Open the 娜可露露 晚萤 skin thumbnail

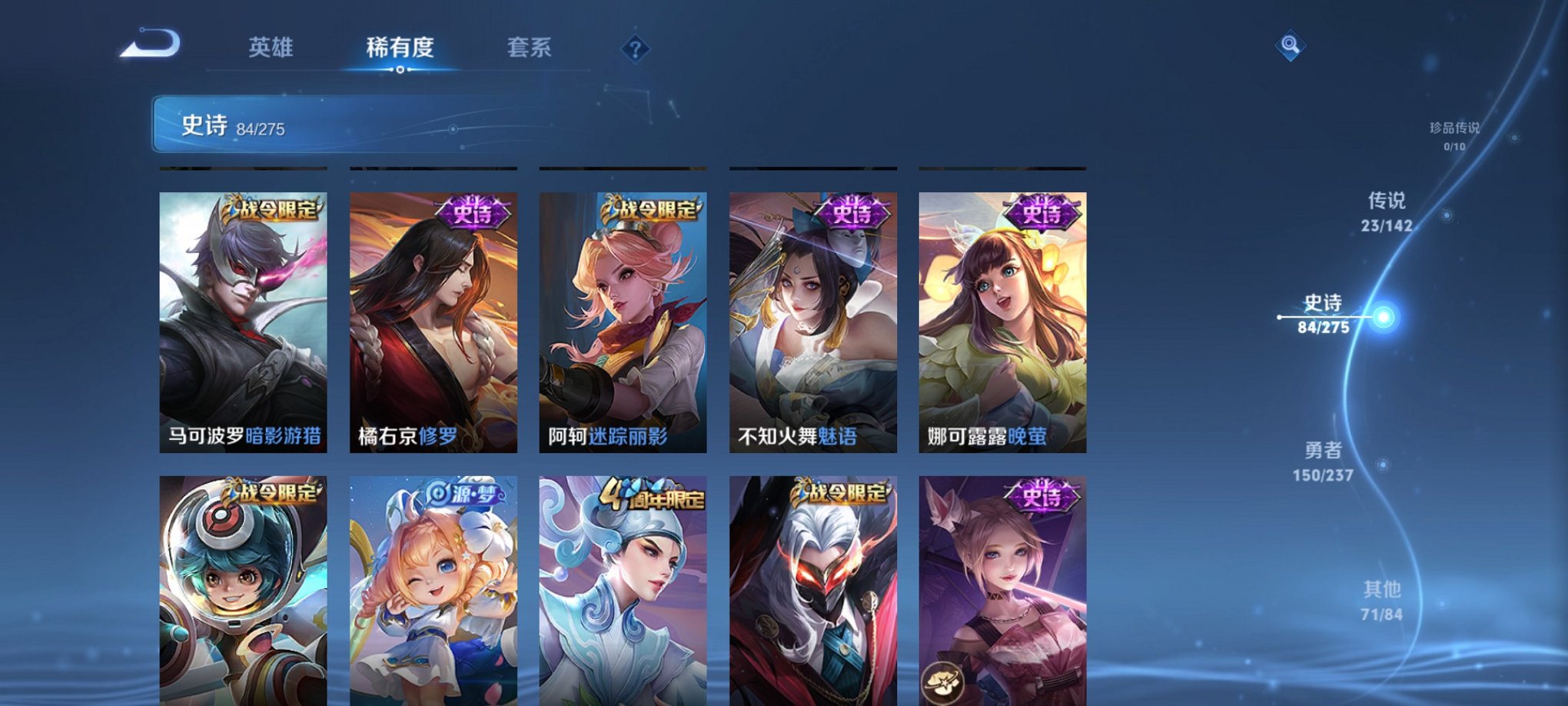point(1001,323)
